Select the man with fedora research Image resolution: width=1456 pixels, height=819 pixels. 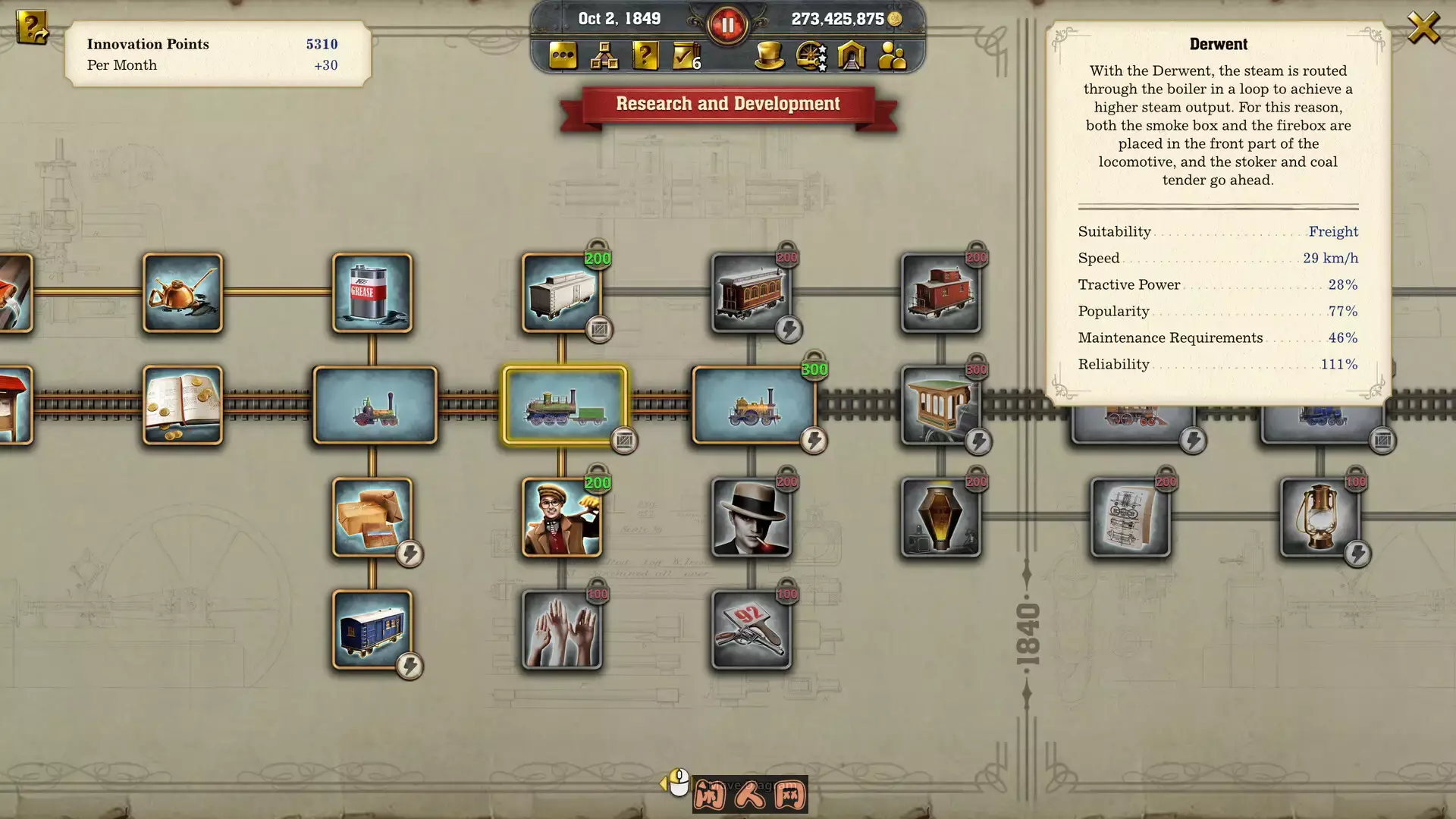[x=751, y=517]
